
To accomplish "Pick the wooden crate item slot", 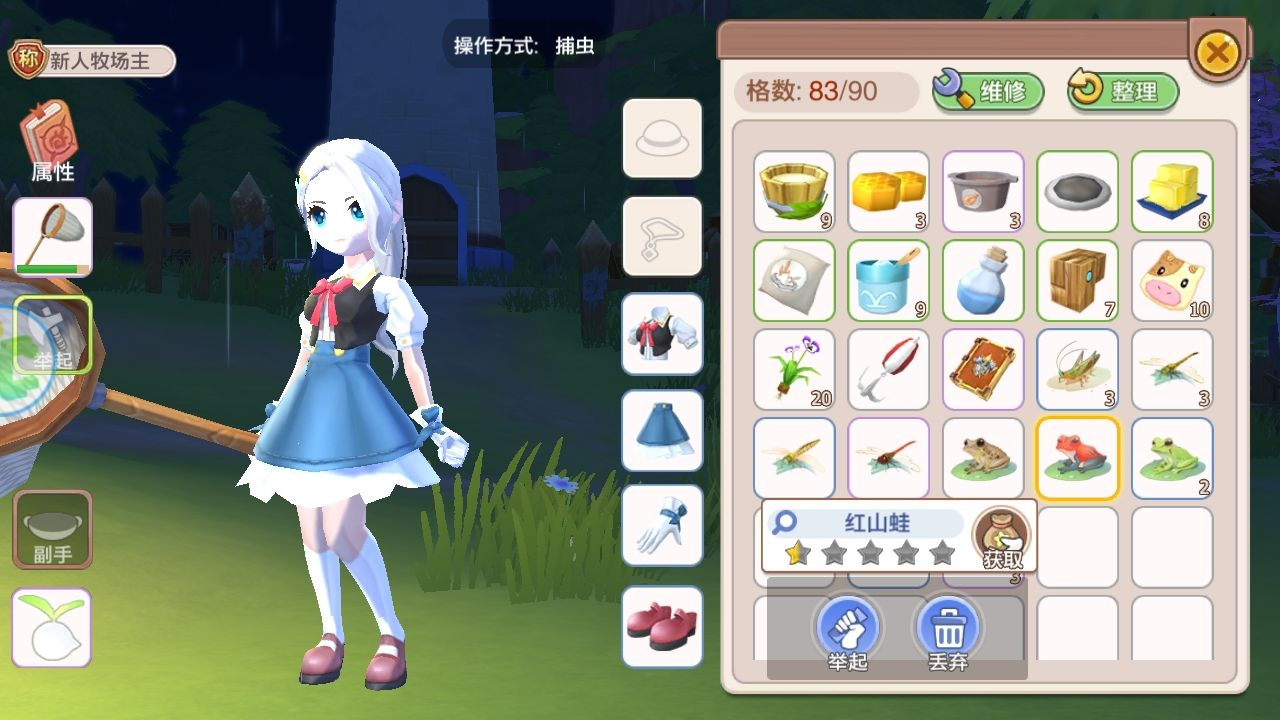I will pyautogui.click(x=1078, y=280).
